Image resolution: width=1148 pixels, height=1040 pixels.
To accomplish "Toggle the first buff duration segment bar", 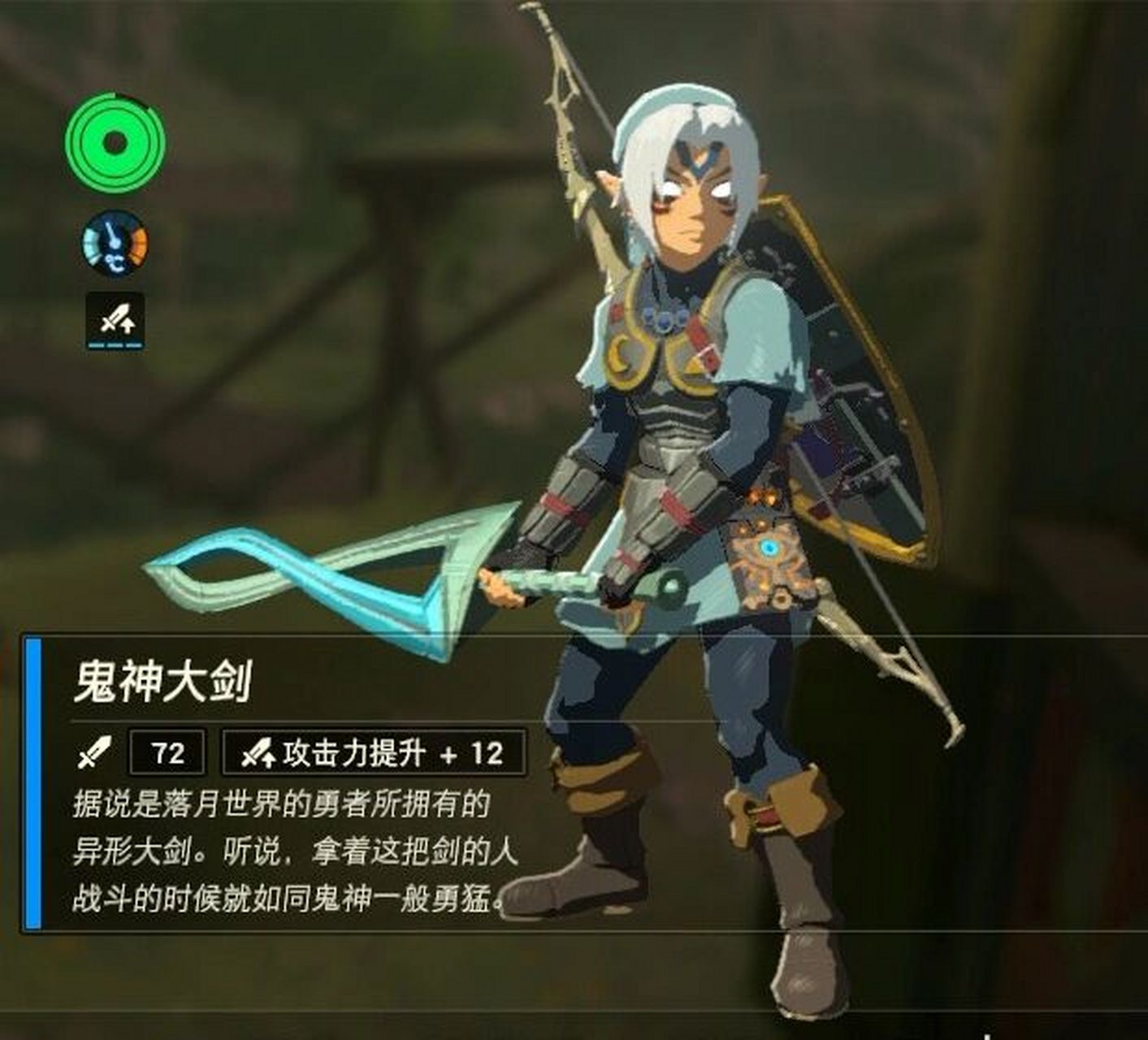I will coord(96,345).
